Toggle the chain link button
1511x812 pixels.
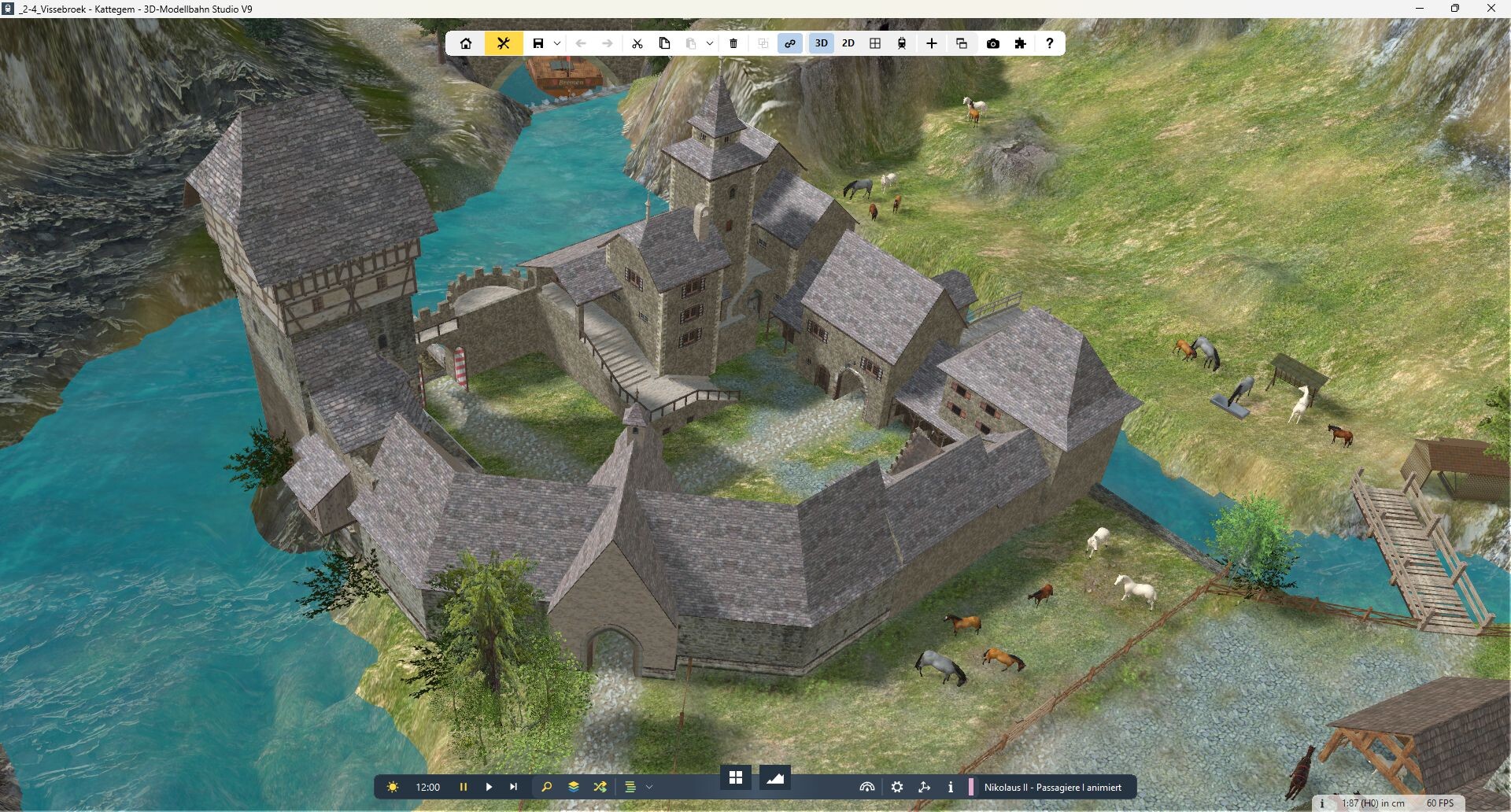[x=790, y=43]
